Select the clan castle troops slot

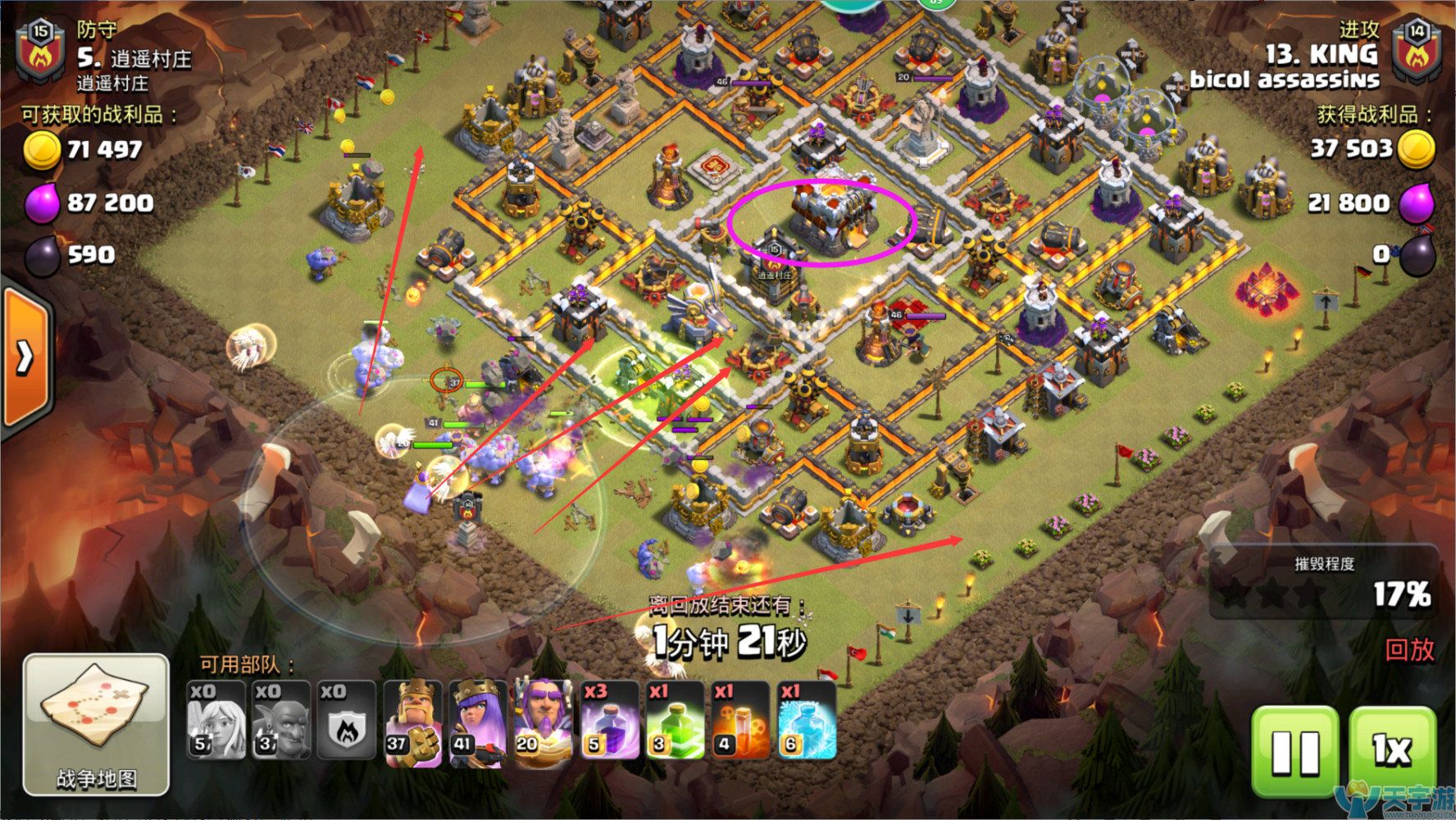[x=346, y=721]
